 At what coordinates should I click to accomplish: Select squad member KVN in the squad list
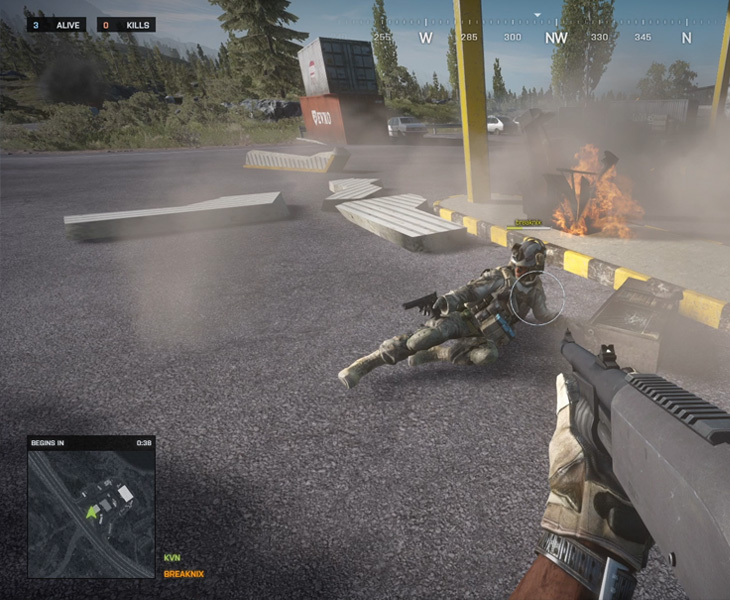point(171,558)
